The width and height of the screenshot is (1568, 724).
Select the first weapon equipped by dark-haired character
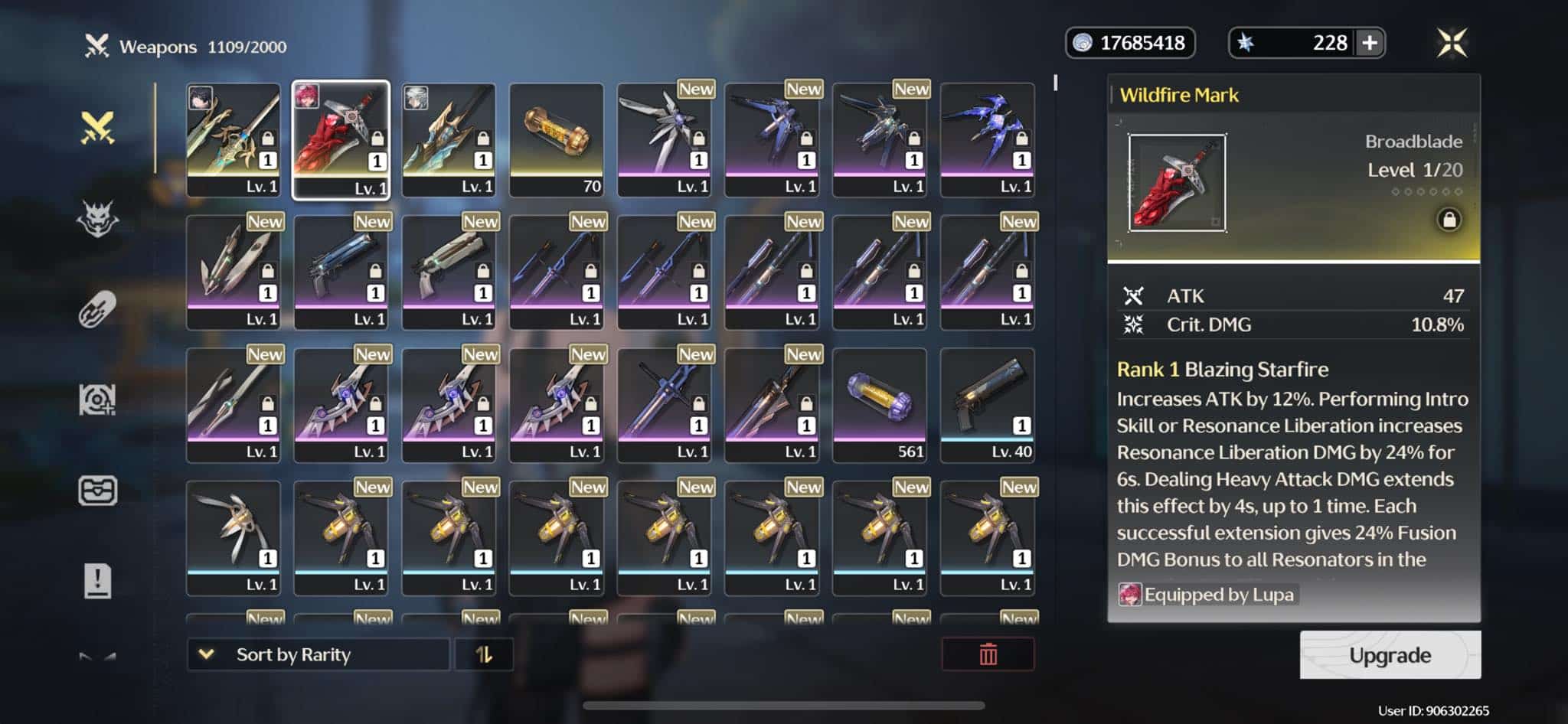click(x=234, y=140)
